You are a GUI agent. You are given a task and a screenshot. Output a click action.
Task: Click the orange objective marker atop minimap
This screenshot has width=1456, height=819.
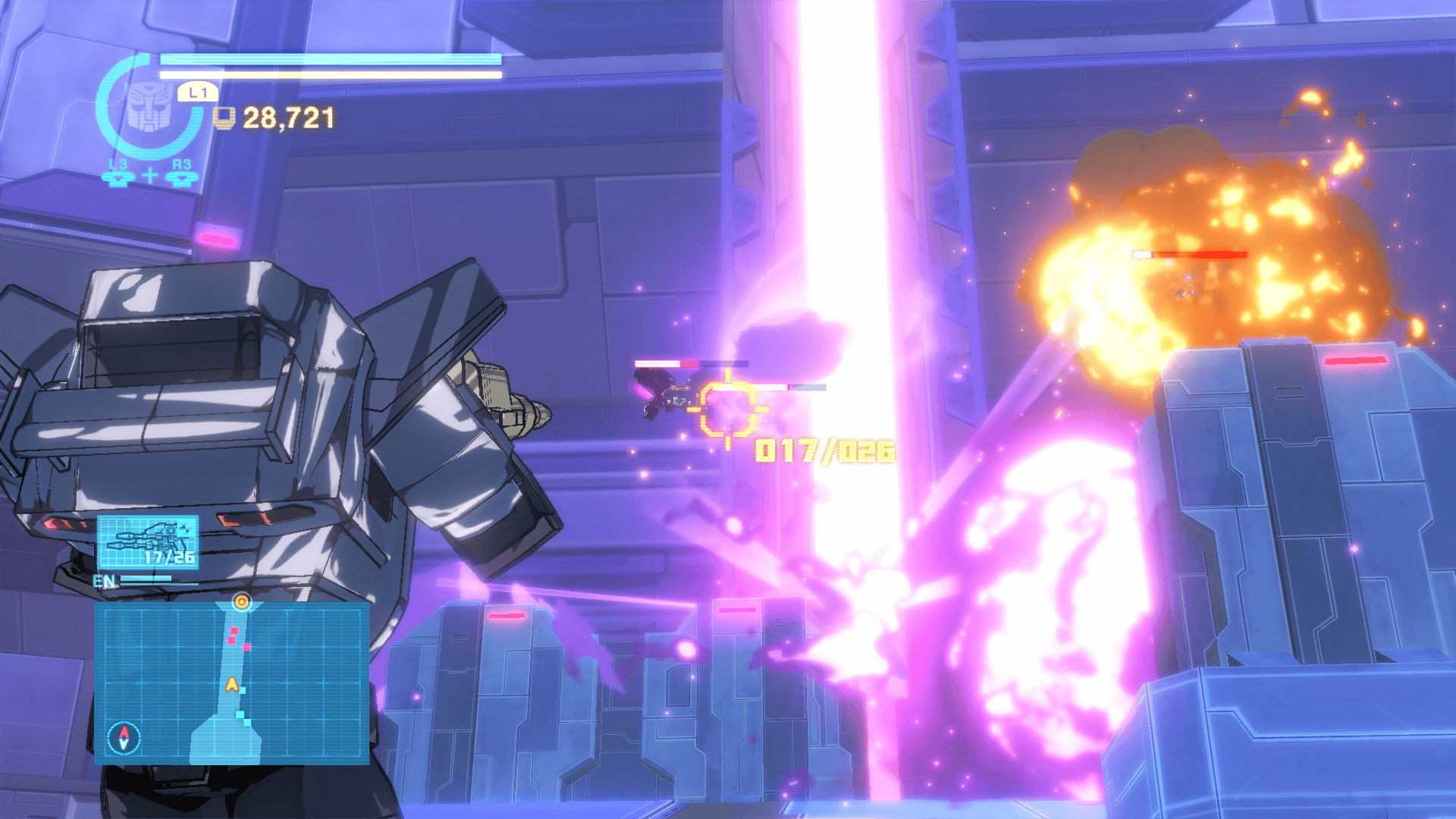click(x=242, y=602)
